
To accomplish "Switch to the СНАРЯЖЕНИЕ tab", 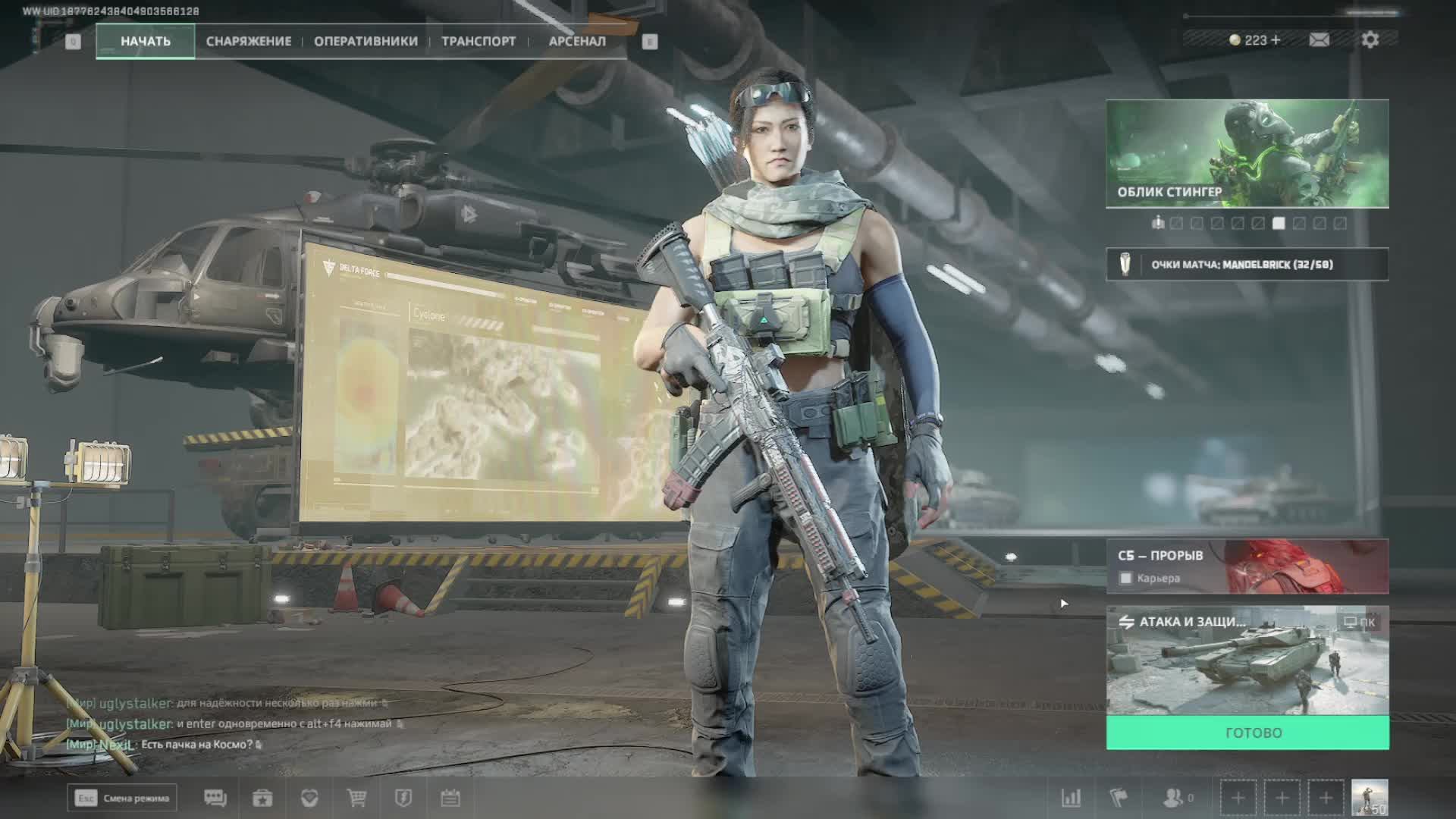I will point(249,41).
